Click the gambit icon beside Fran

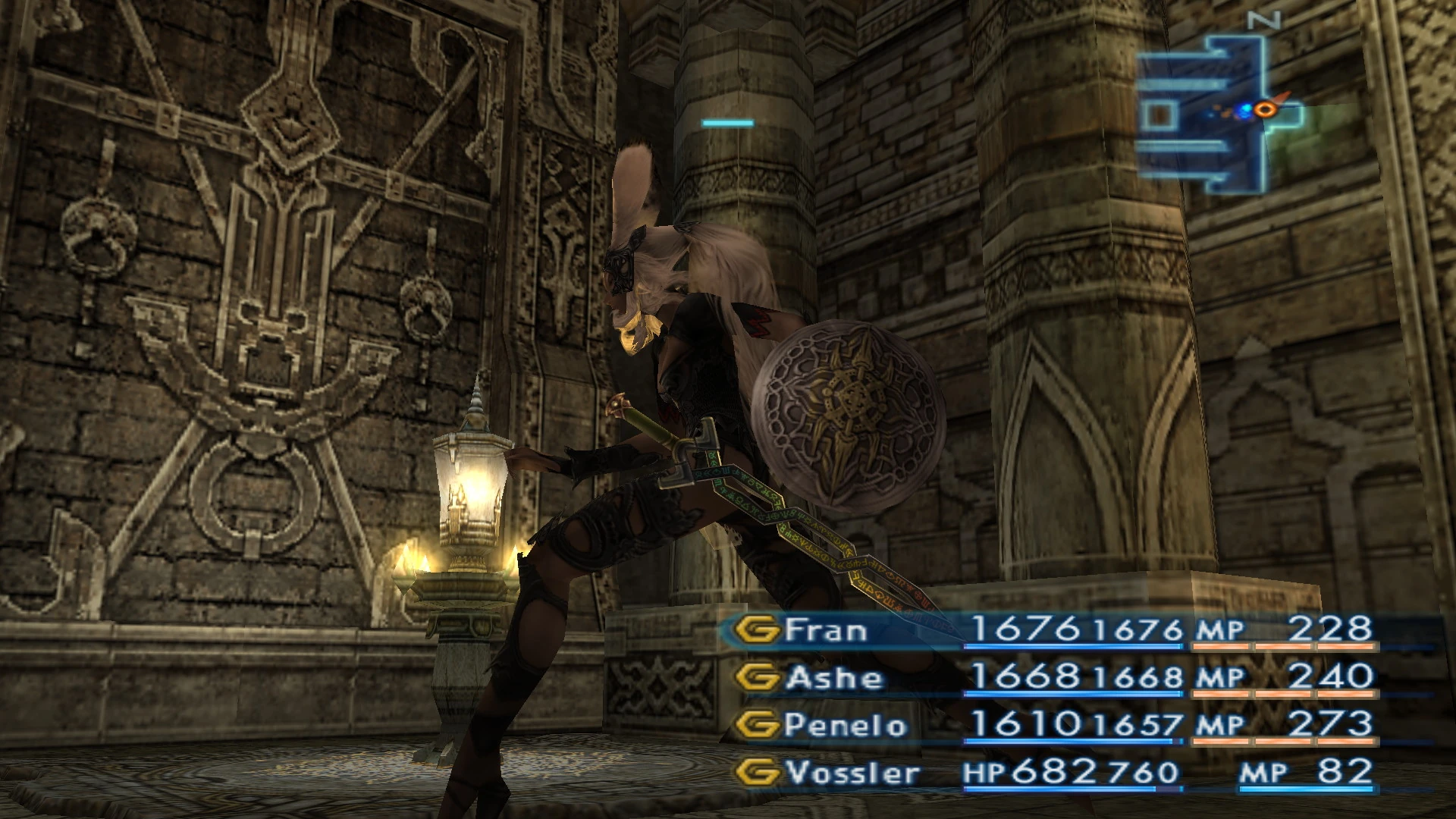point(757,630)
